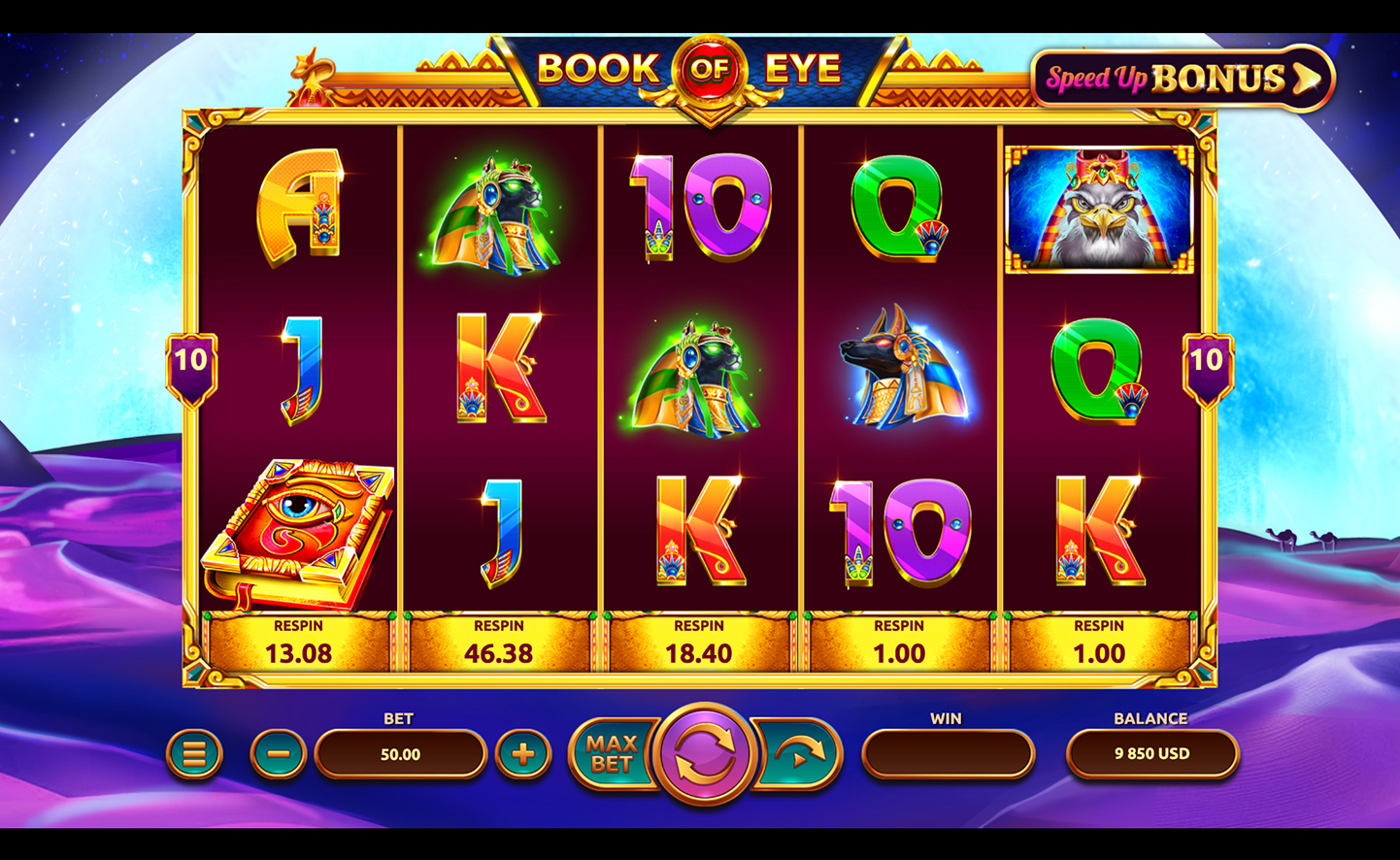Screen dimensions: 1400x860
Task: Click the plus icon to increase bet
Action: (x=525, y=753)
